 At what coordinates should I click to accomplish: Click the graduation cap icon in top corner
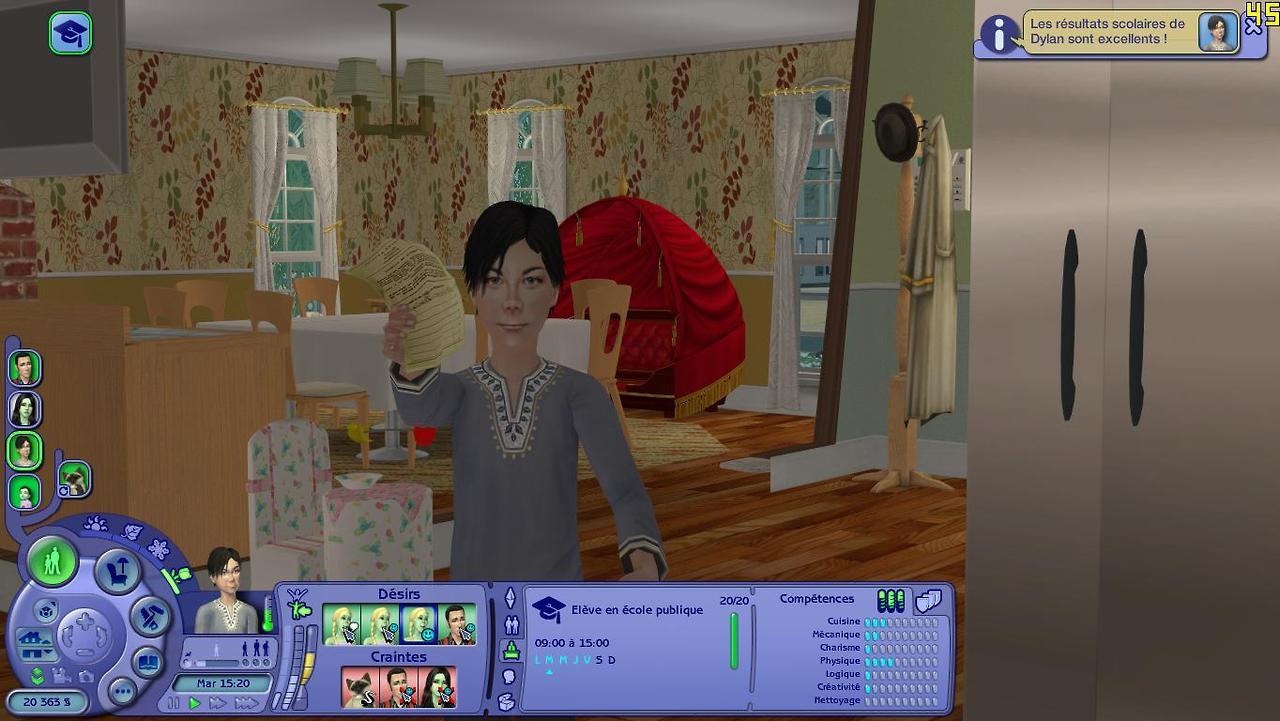[71, 33]
